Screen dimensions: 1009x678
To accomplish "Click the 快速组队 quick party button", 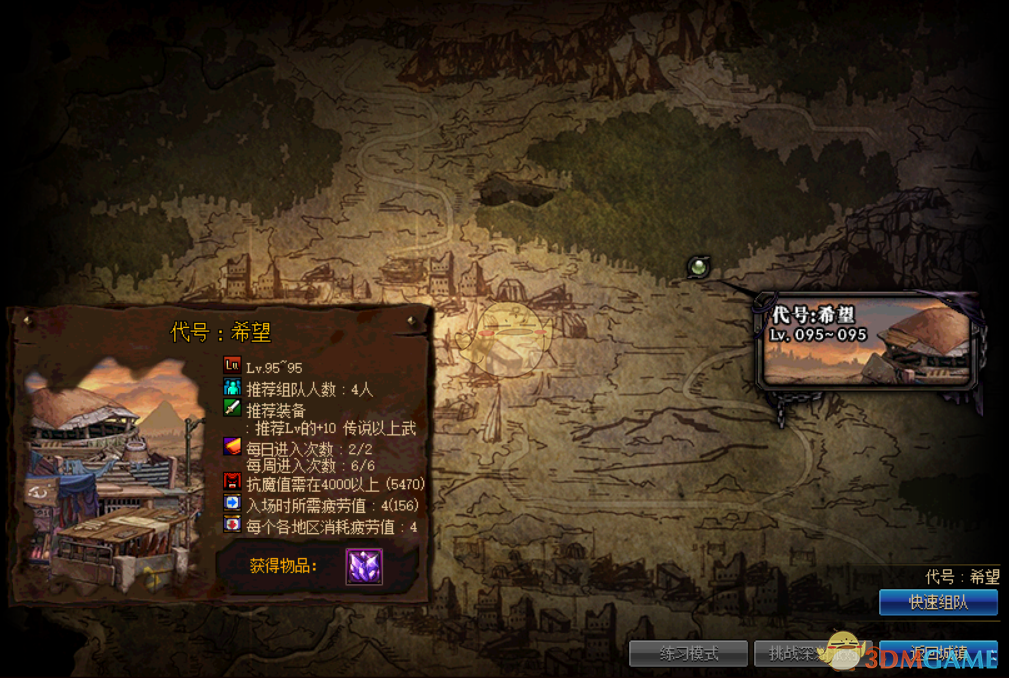I will click(x=938, y=602).
